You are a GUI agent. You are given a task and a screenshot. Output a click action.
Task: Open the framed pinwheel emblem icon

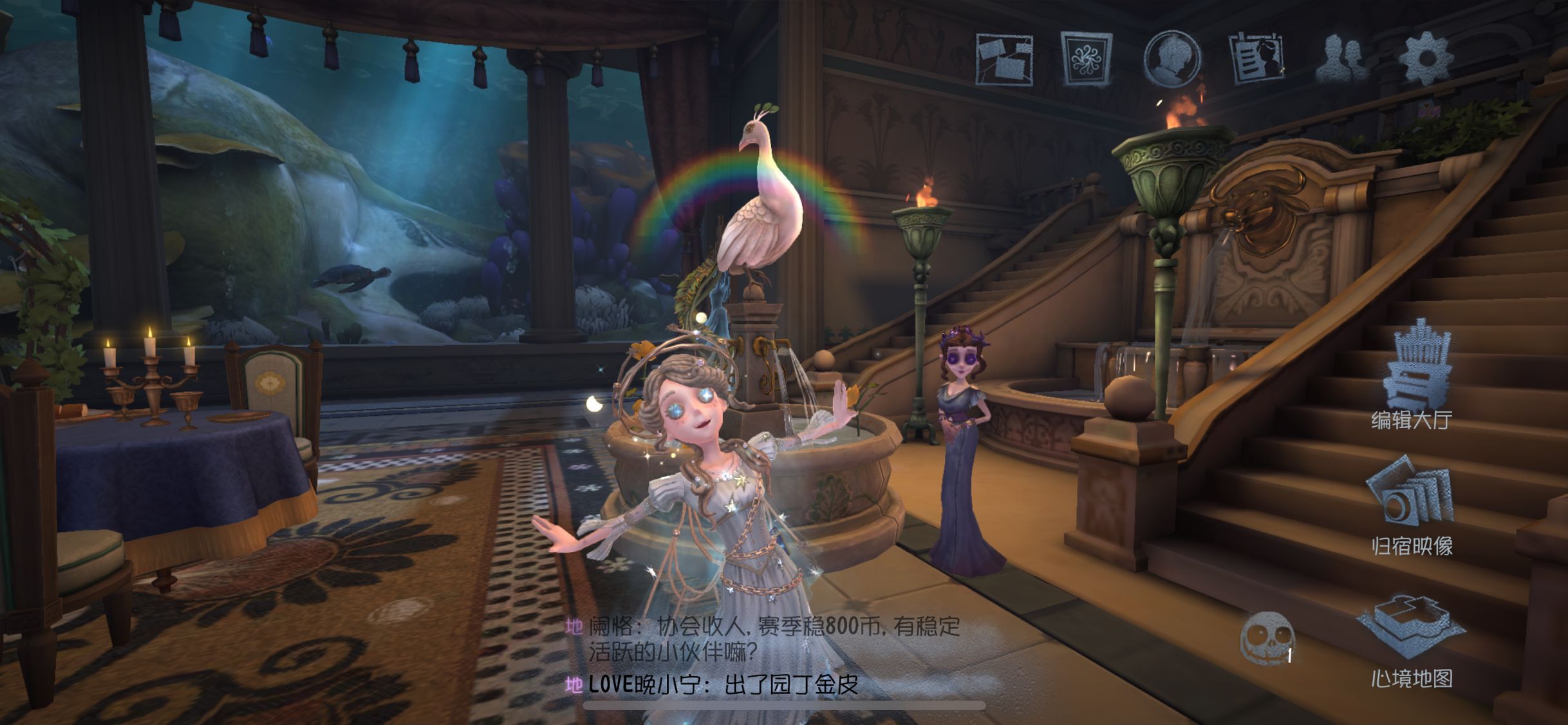click(1087, 58)
